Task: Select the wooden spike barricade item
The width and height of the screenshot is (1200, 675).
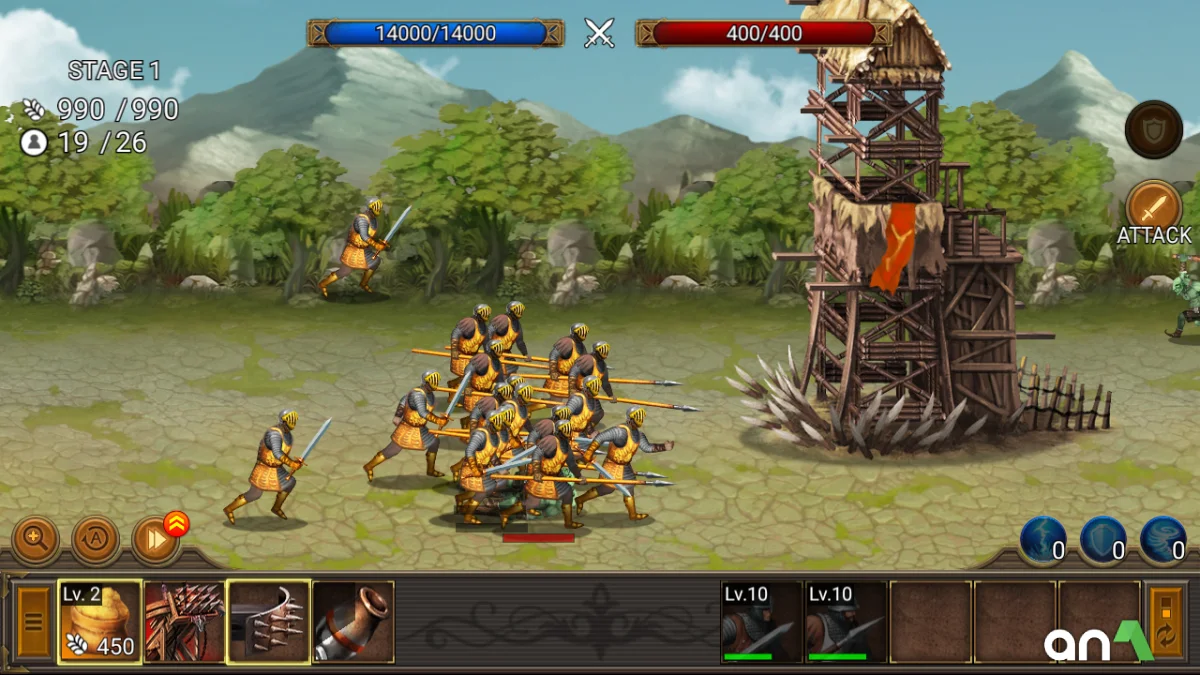Action: pos(184,622)
